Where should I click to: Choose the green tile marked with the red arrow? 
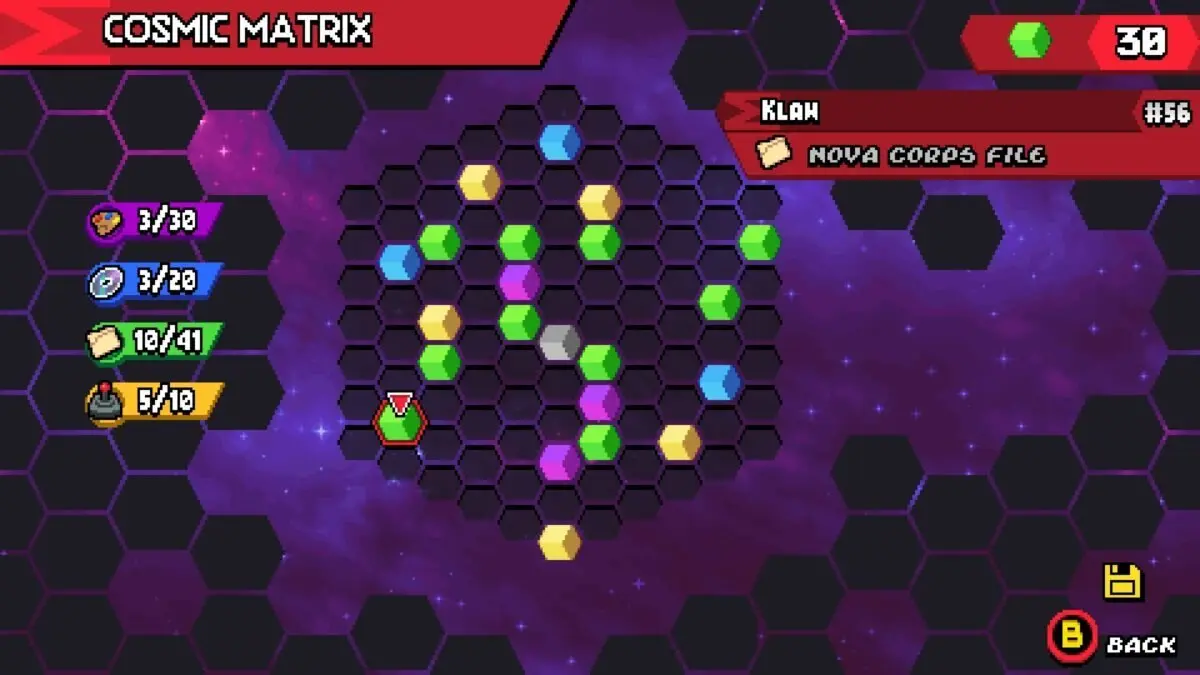click(x=400, y=423)
